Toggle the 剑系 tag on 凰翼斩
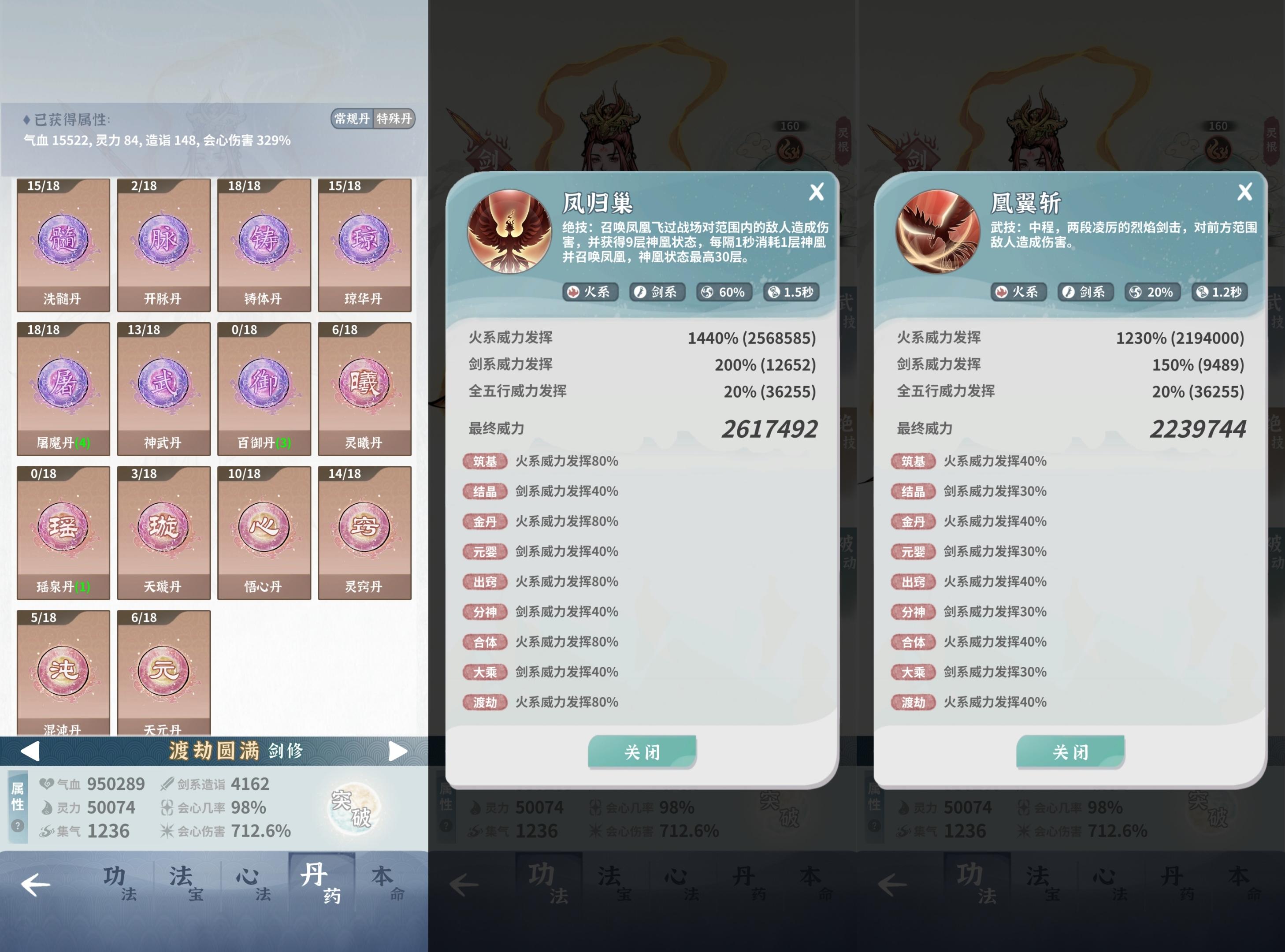 point(1085,292)
